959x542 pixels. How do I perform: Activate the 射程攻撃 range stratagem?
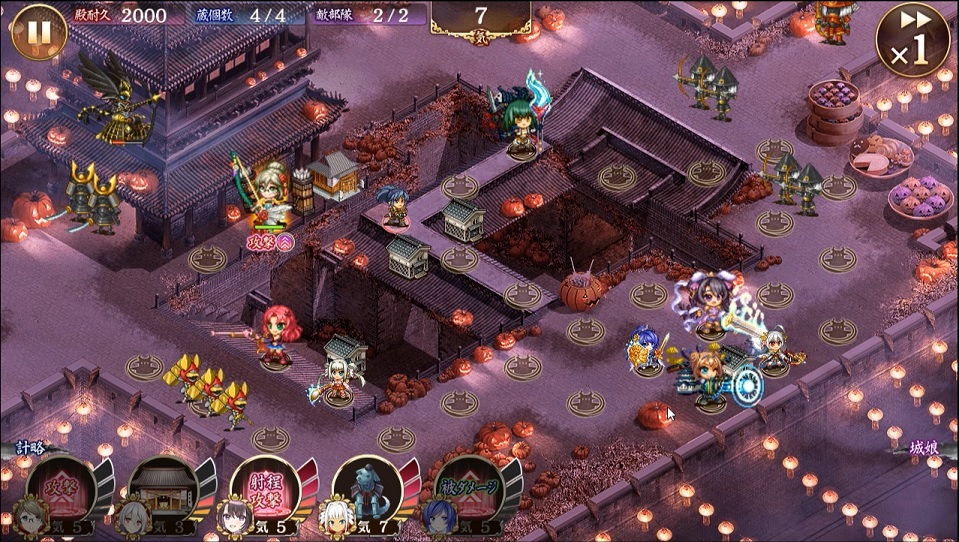tap(266, 492)
